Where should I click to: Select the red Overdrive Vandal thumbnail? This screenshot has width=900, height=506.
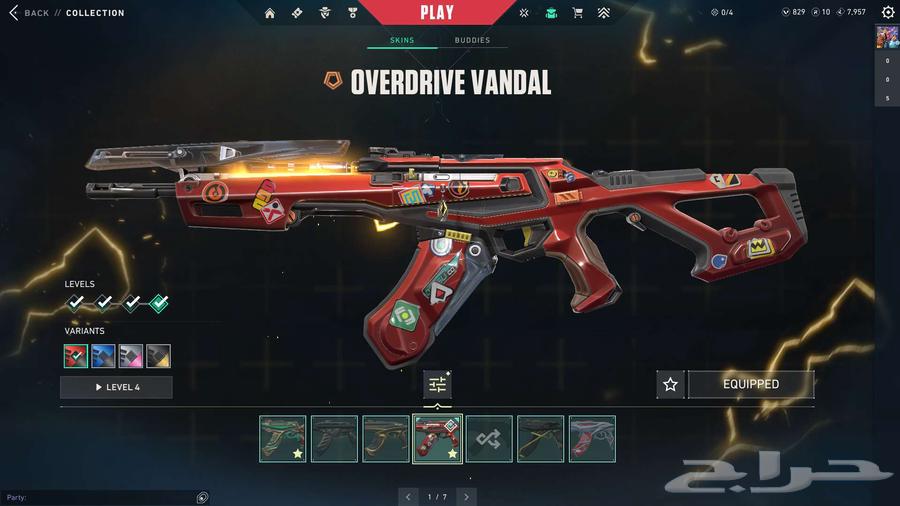(437, 439)
